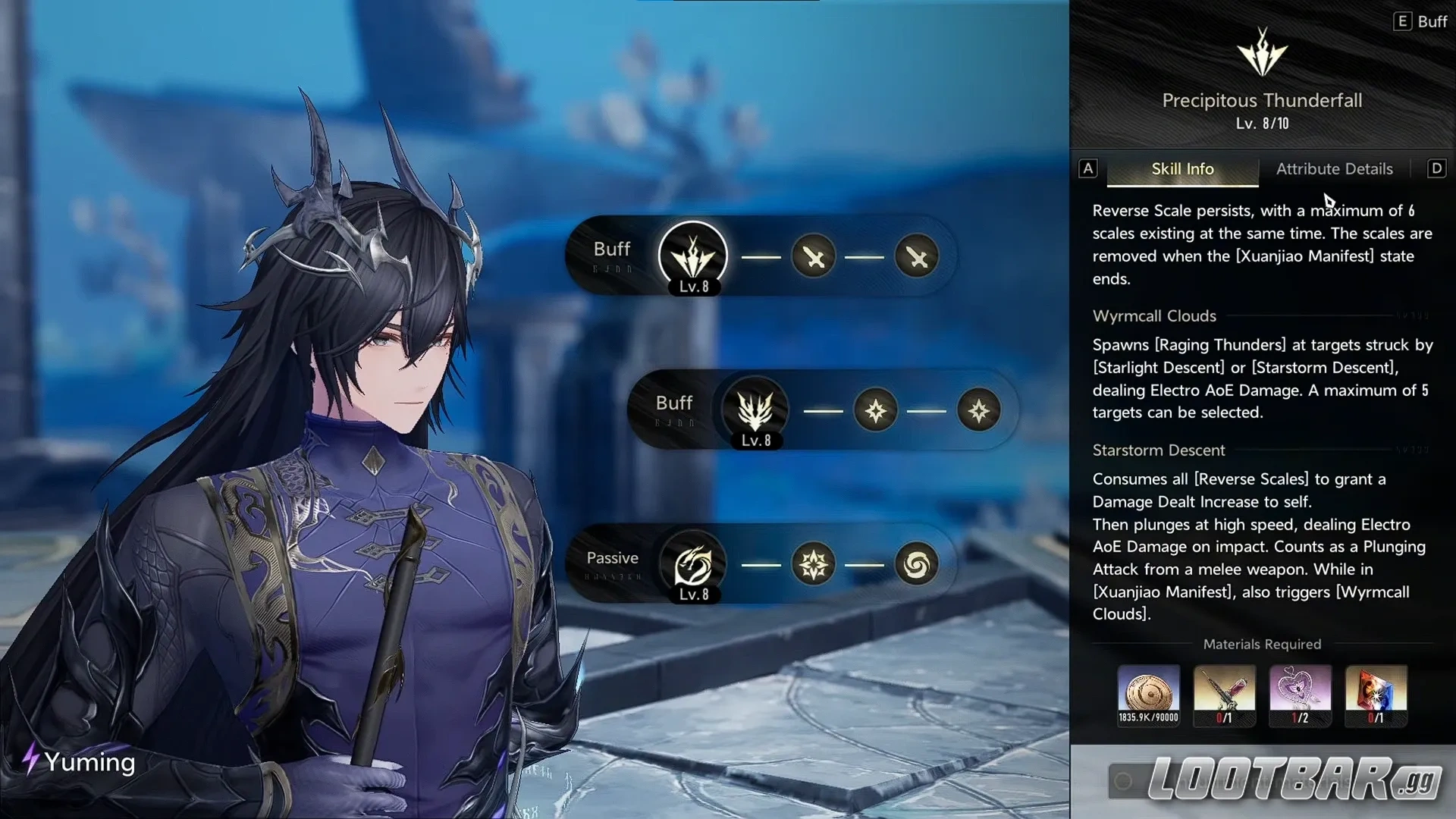This screenshot has height=819, width=1456.
Task: Select the swirl node ending the Passive row
Action: pyautogui.click(x=917, y=565)
